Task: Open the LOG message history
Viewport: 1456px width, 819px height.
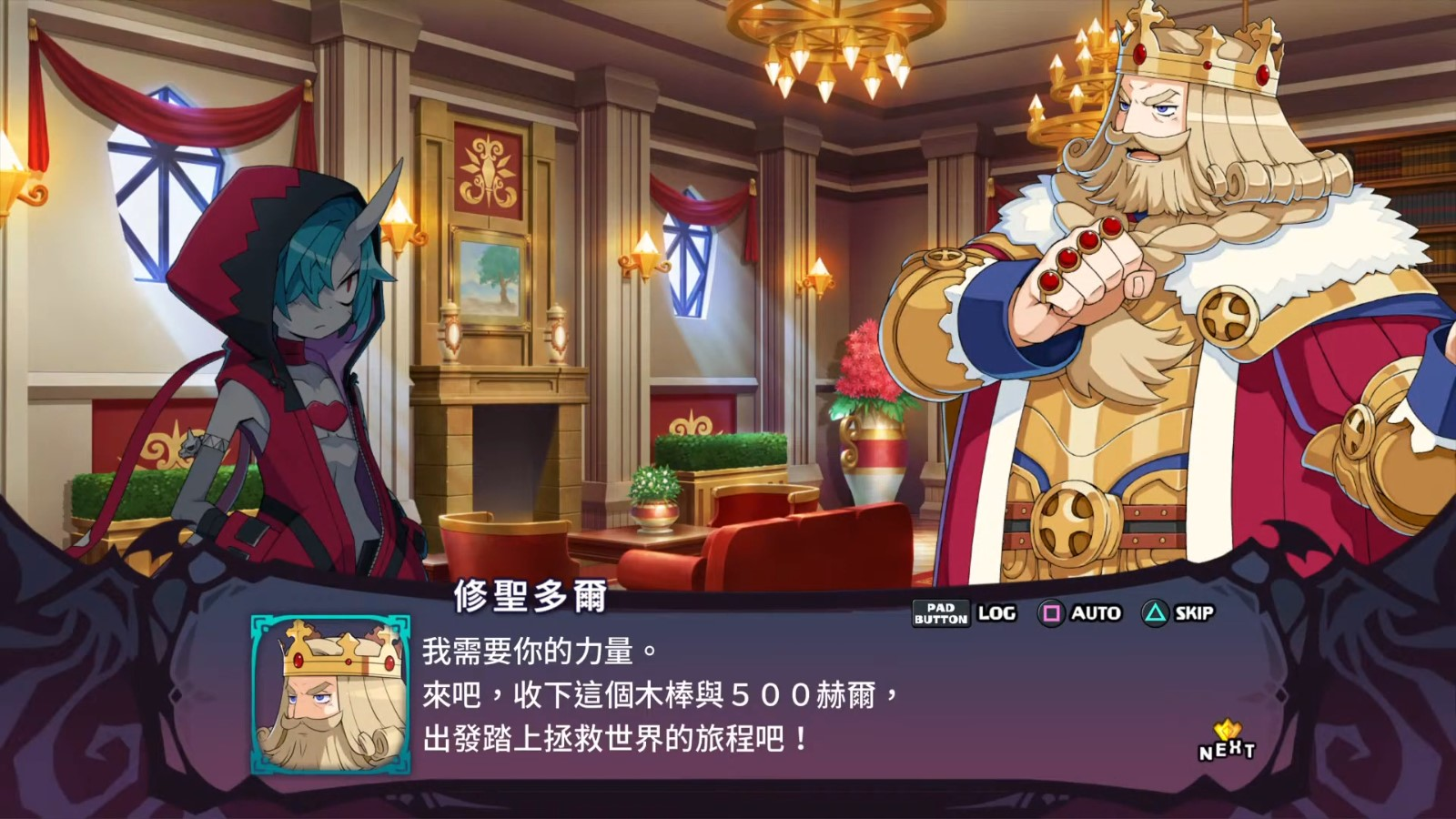Action: [998, 613]
